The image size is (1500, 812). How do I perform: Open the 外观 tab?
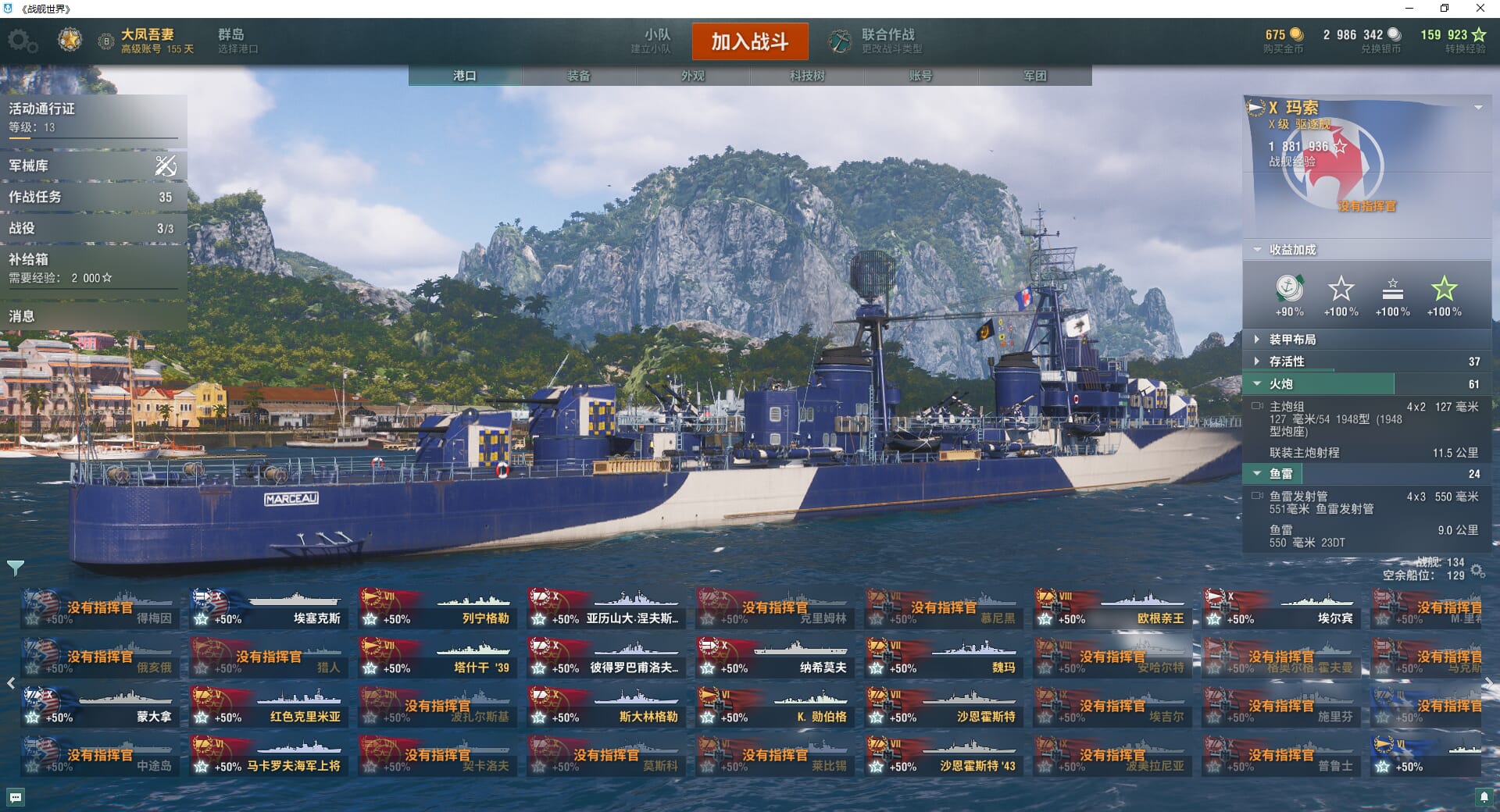coord(693,76)
